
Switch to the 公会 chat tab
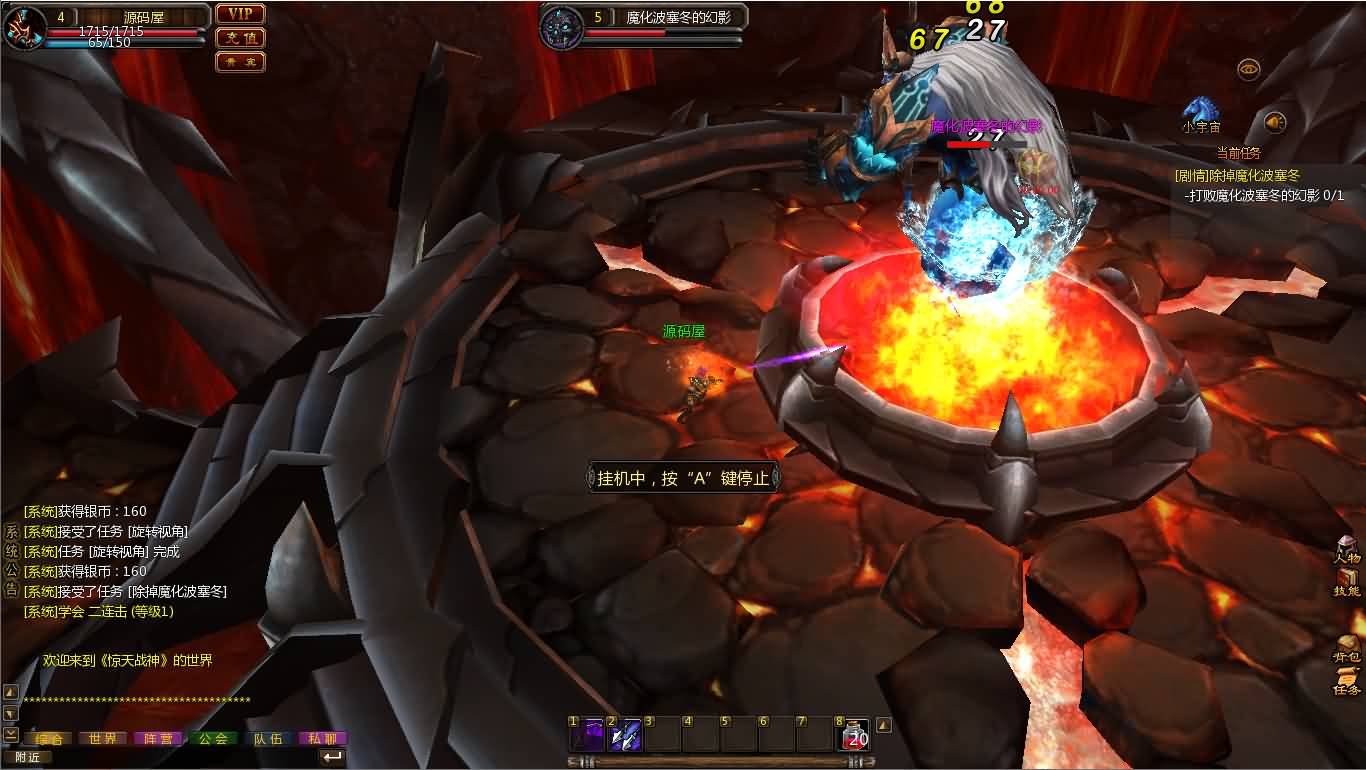click(213, 736)
